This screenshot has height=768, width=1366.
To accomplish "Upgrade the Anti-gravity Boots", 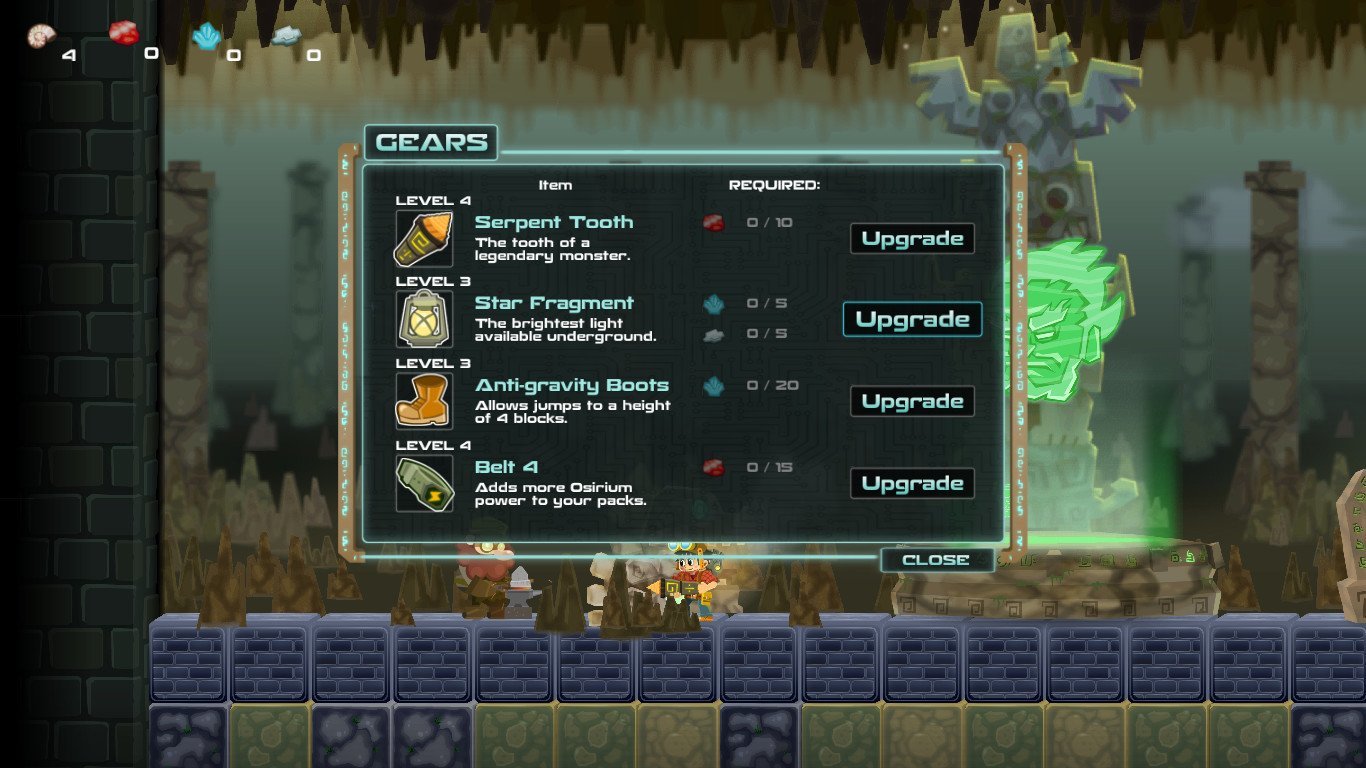I will [912, 402].
